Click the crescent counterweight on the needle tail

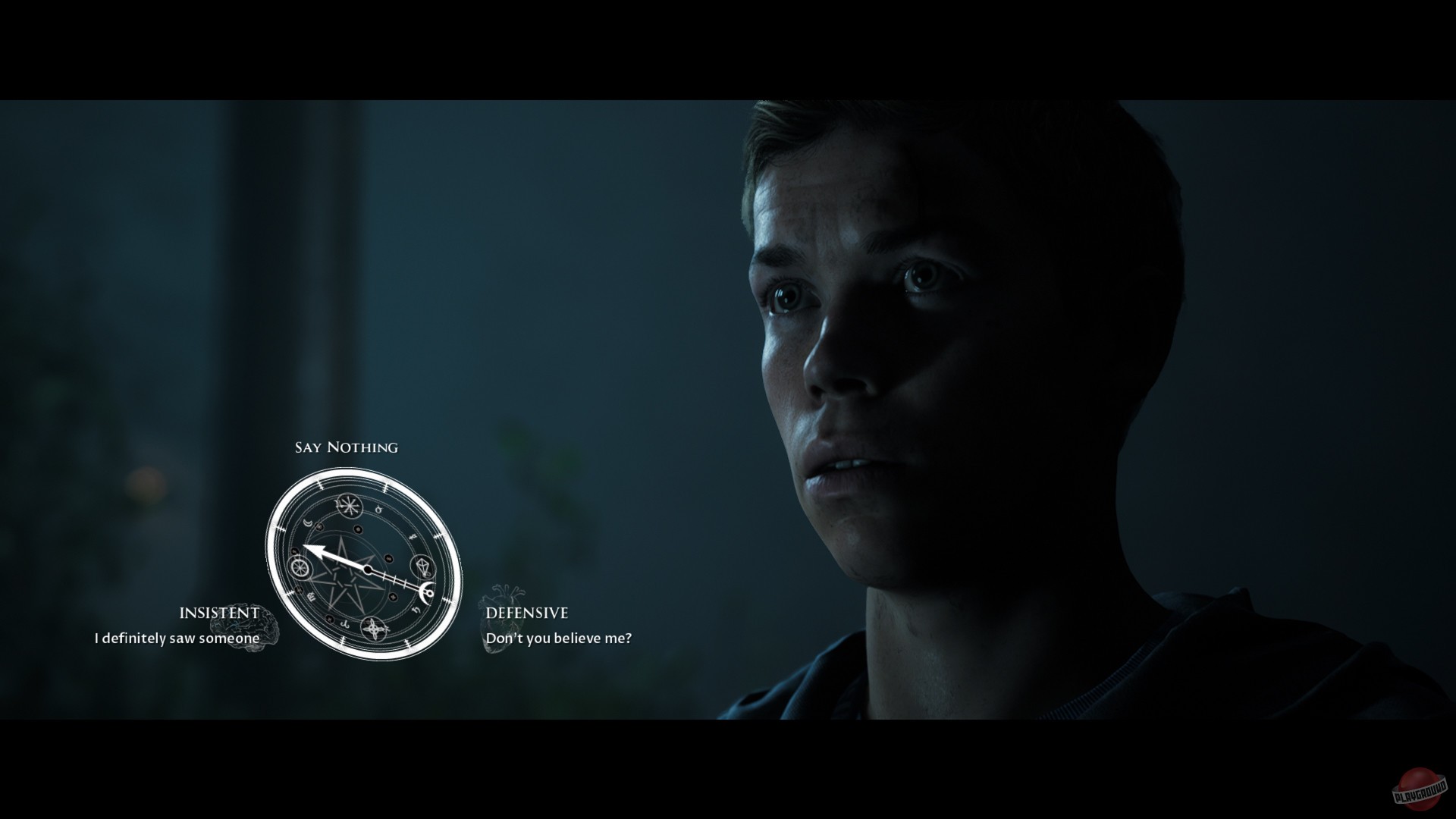point(426,593)
